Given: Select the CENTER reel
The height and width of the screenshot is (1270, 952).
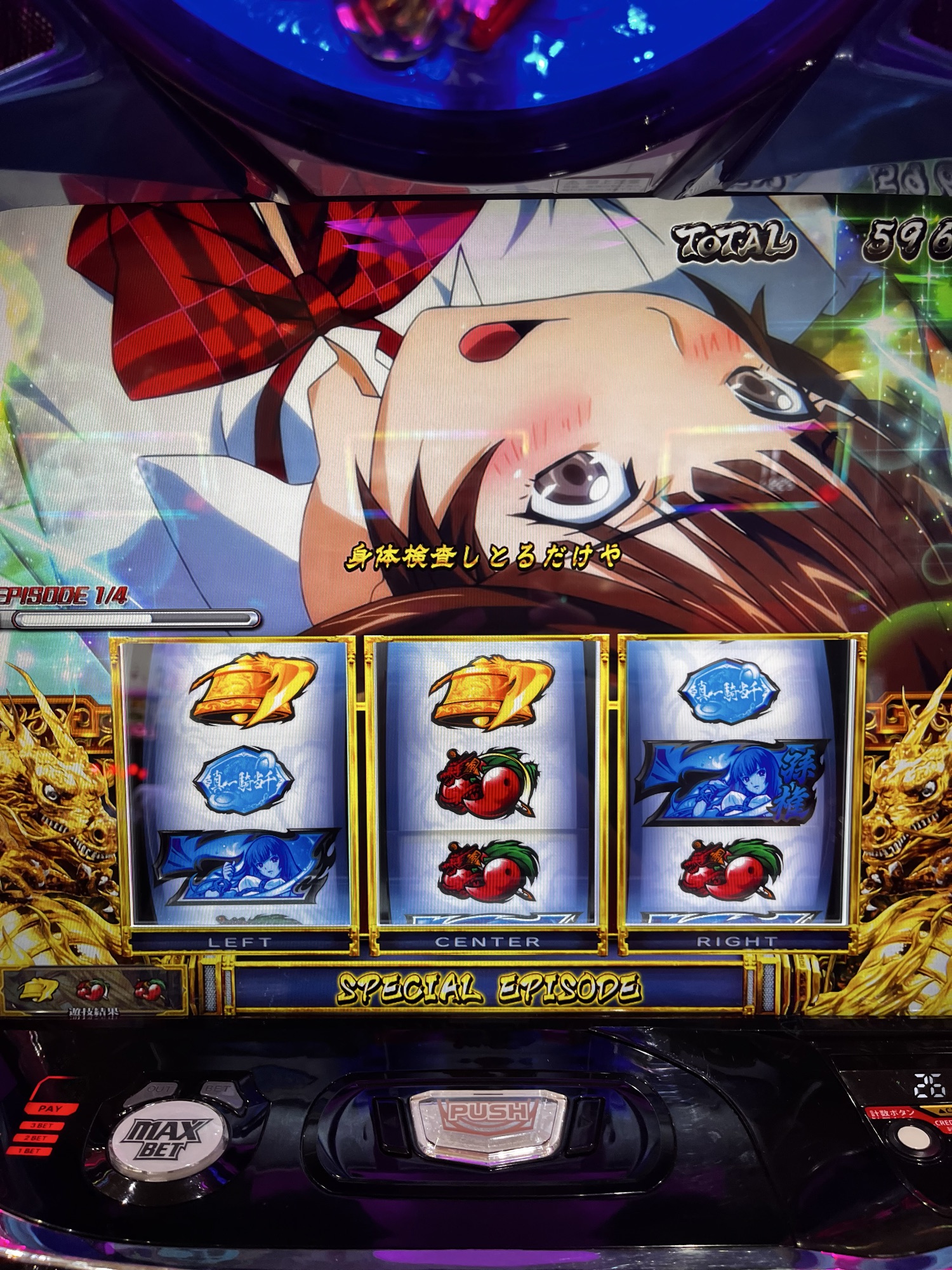Looking at the screenshot, I should click(487, 781).
